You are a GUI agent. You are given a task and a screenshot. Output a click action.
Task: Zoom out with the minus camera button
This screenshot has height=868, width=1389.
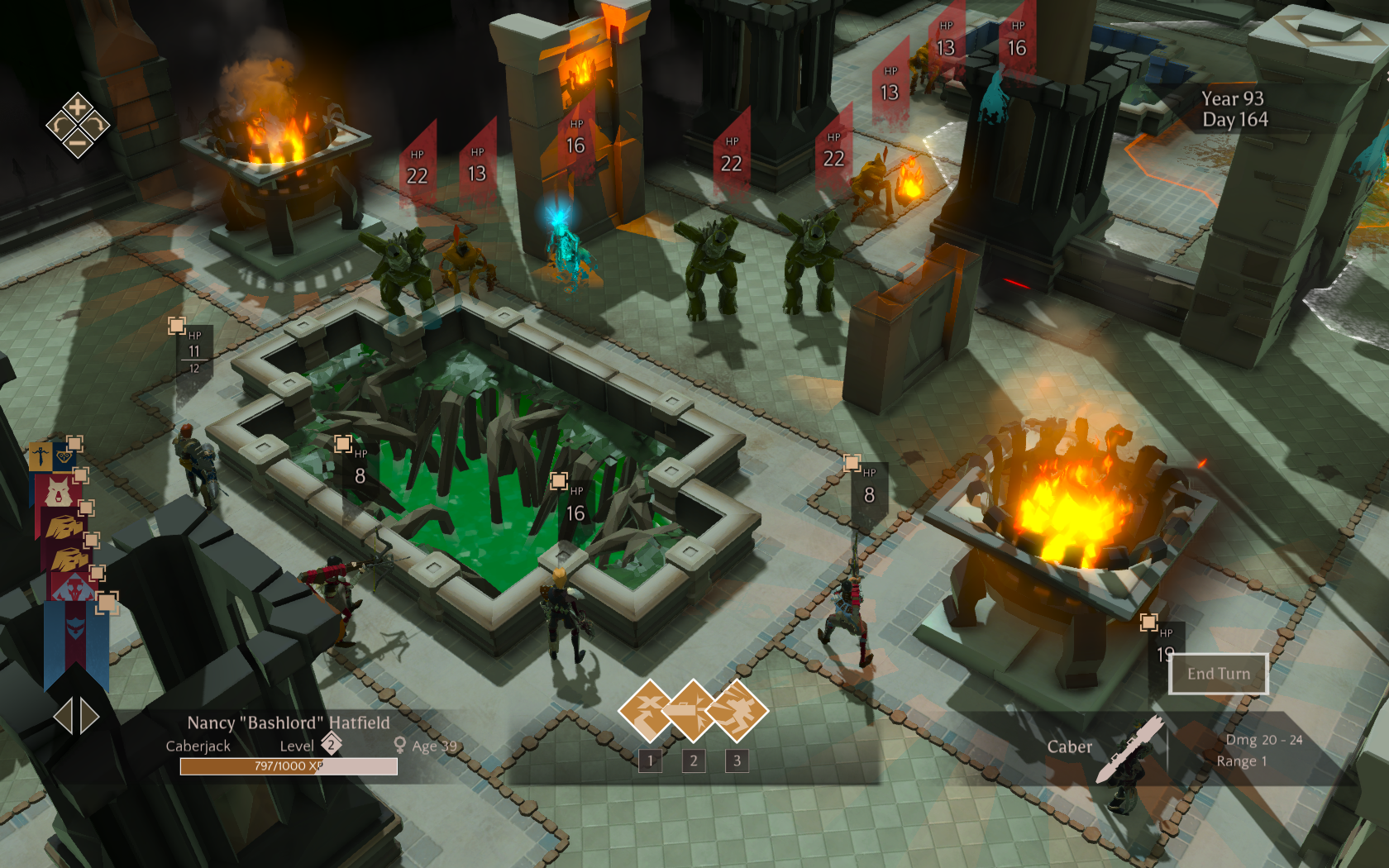[x=77, y=144]
